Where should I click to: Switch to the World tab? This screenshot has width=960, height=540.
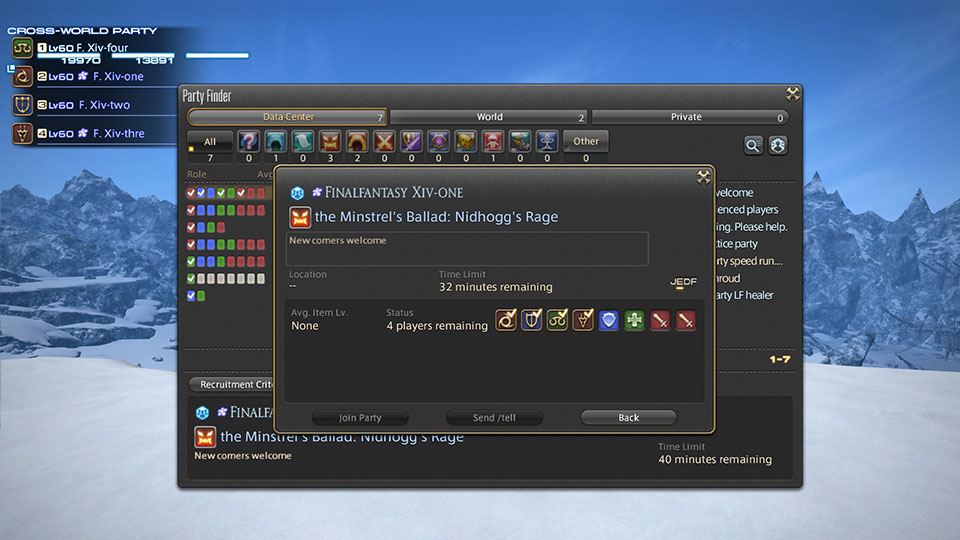point(489,117)
